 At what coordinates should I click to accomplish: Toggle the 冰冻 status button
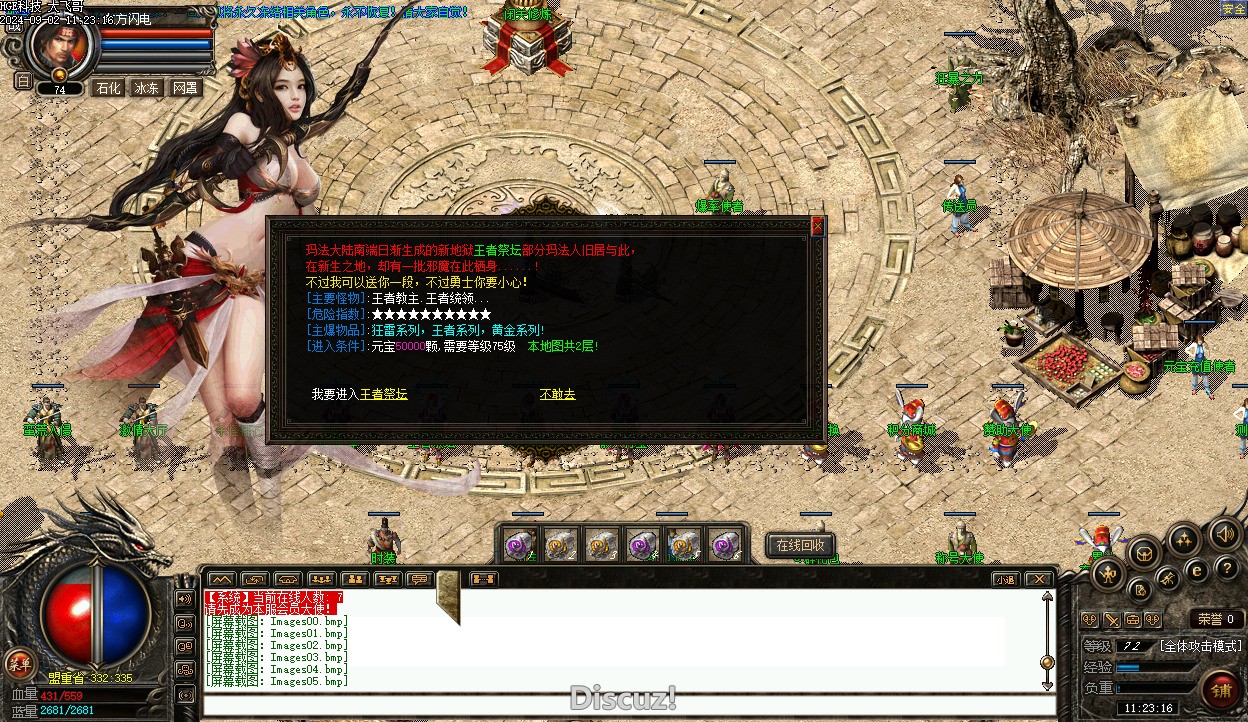146,88
